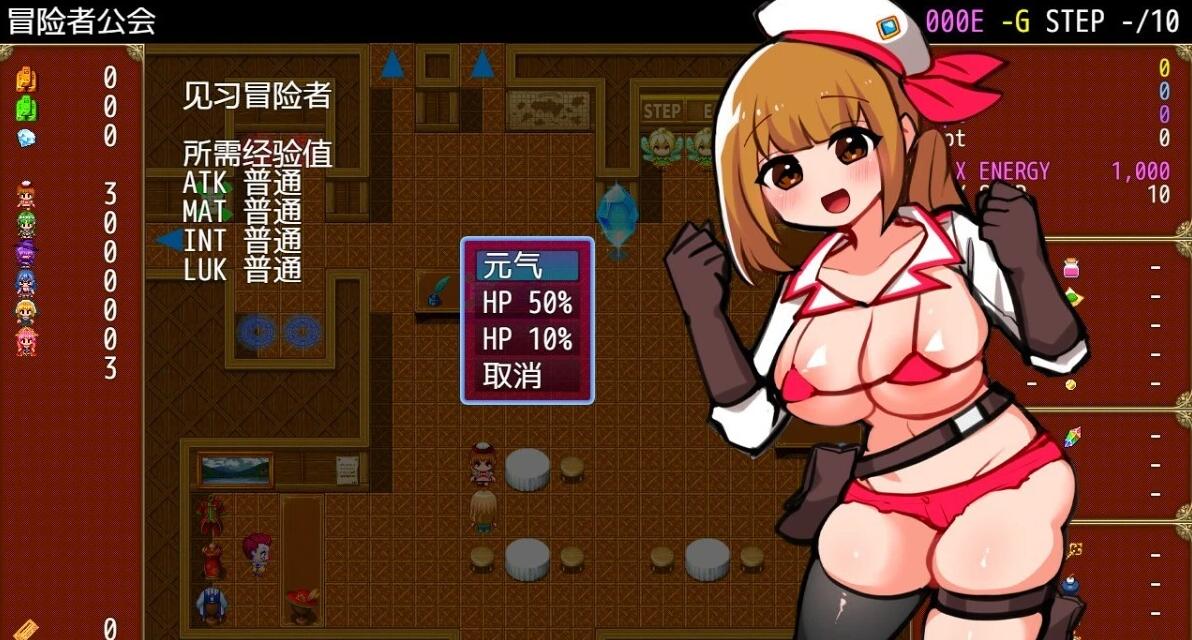Select the 元气 menu option
1192x640 pixels.
[x=527, y=266]
